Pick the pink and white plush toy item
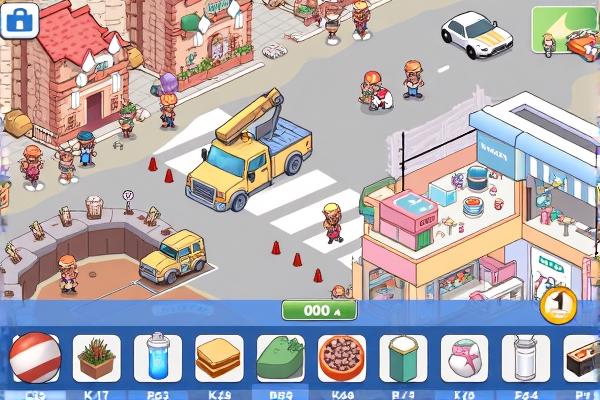Screen dimensions: 600x400 pyautogui.click(x=466, y=357)
